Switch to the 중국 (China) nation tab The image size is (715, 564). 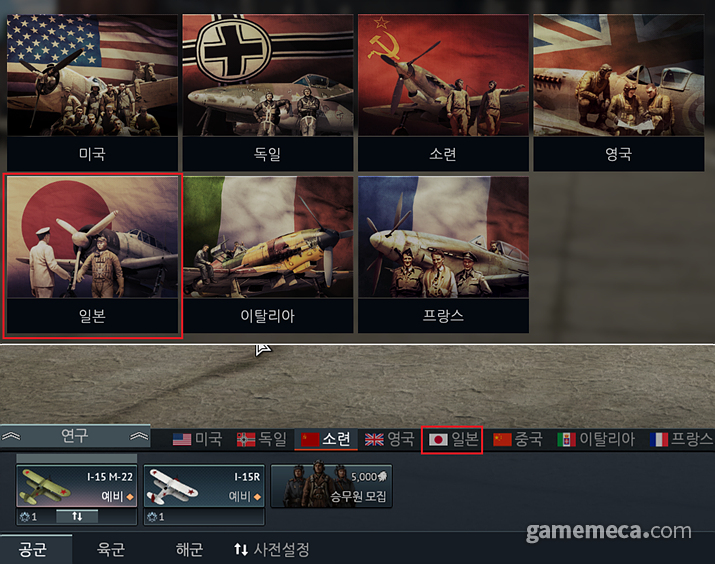click(517, 439)
